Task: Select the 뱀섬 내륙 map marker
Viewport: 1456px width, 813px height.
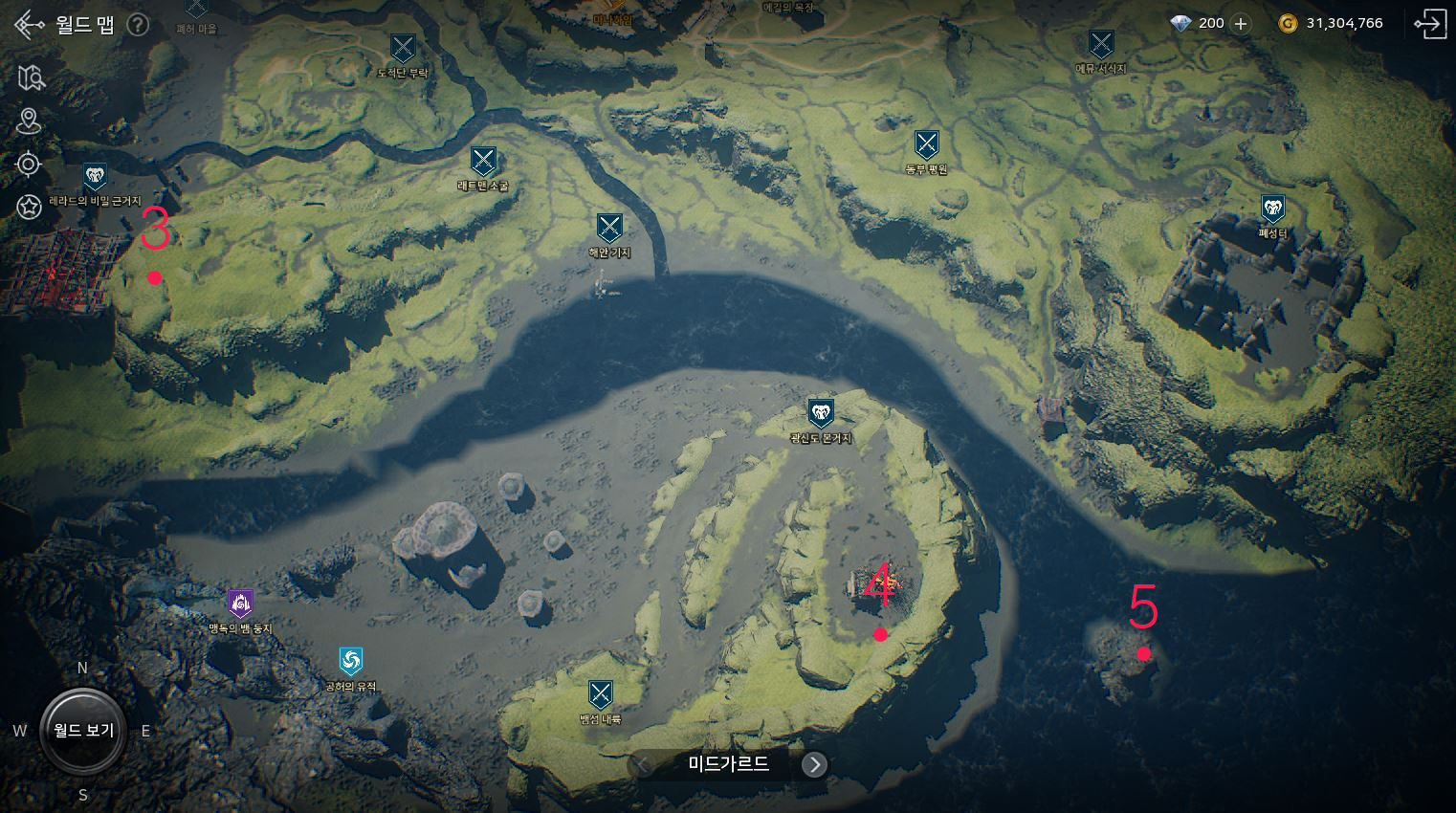Action: click(600, 694)
